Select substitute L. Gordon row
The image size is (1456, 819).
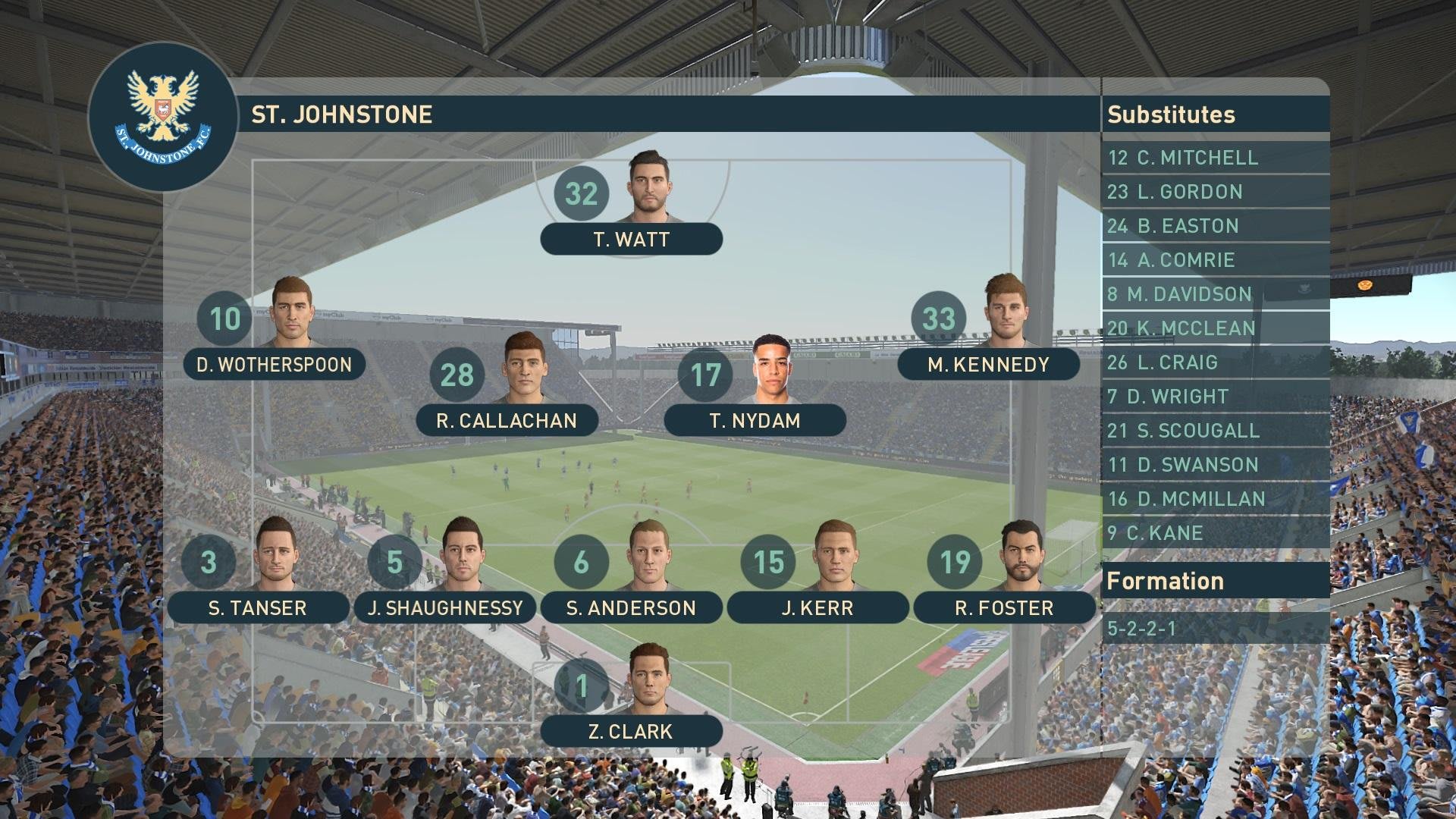coord(1215,192)
